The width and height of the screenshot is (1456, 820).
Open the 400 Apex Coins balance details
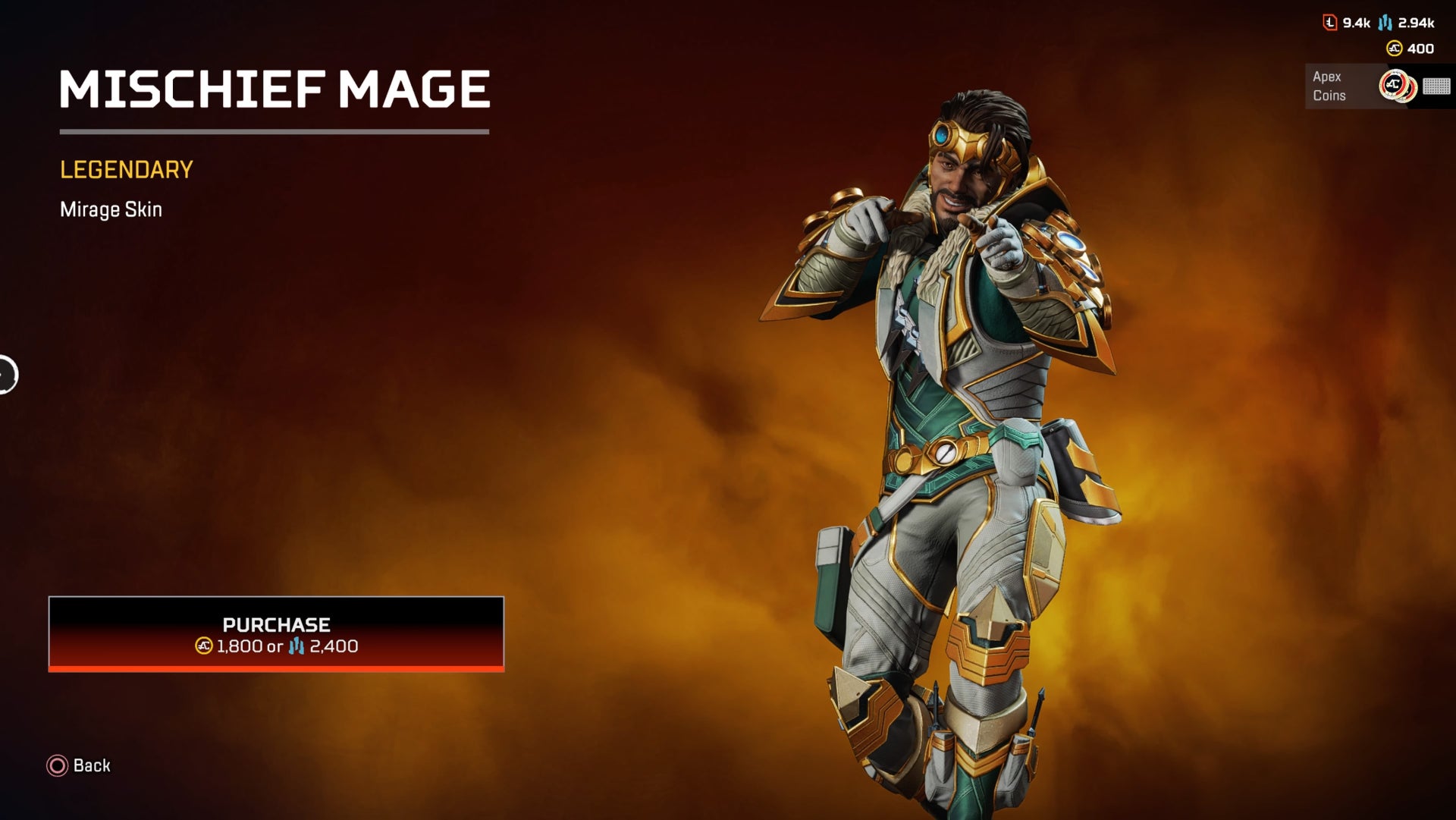[1423, 48]
